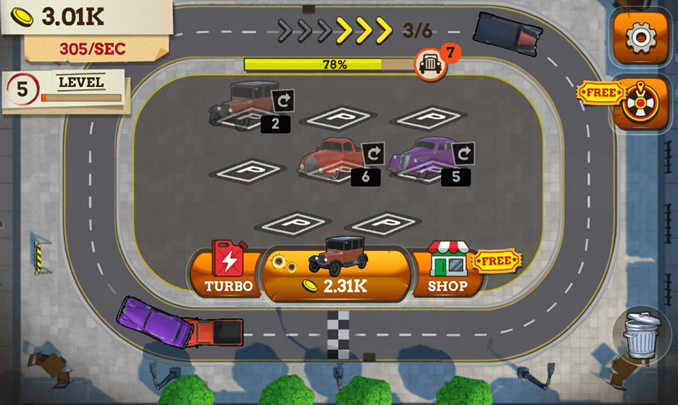
Task: Spin the free prize wheel
Action: (x=640, y=99)
